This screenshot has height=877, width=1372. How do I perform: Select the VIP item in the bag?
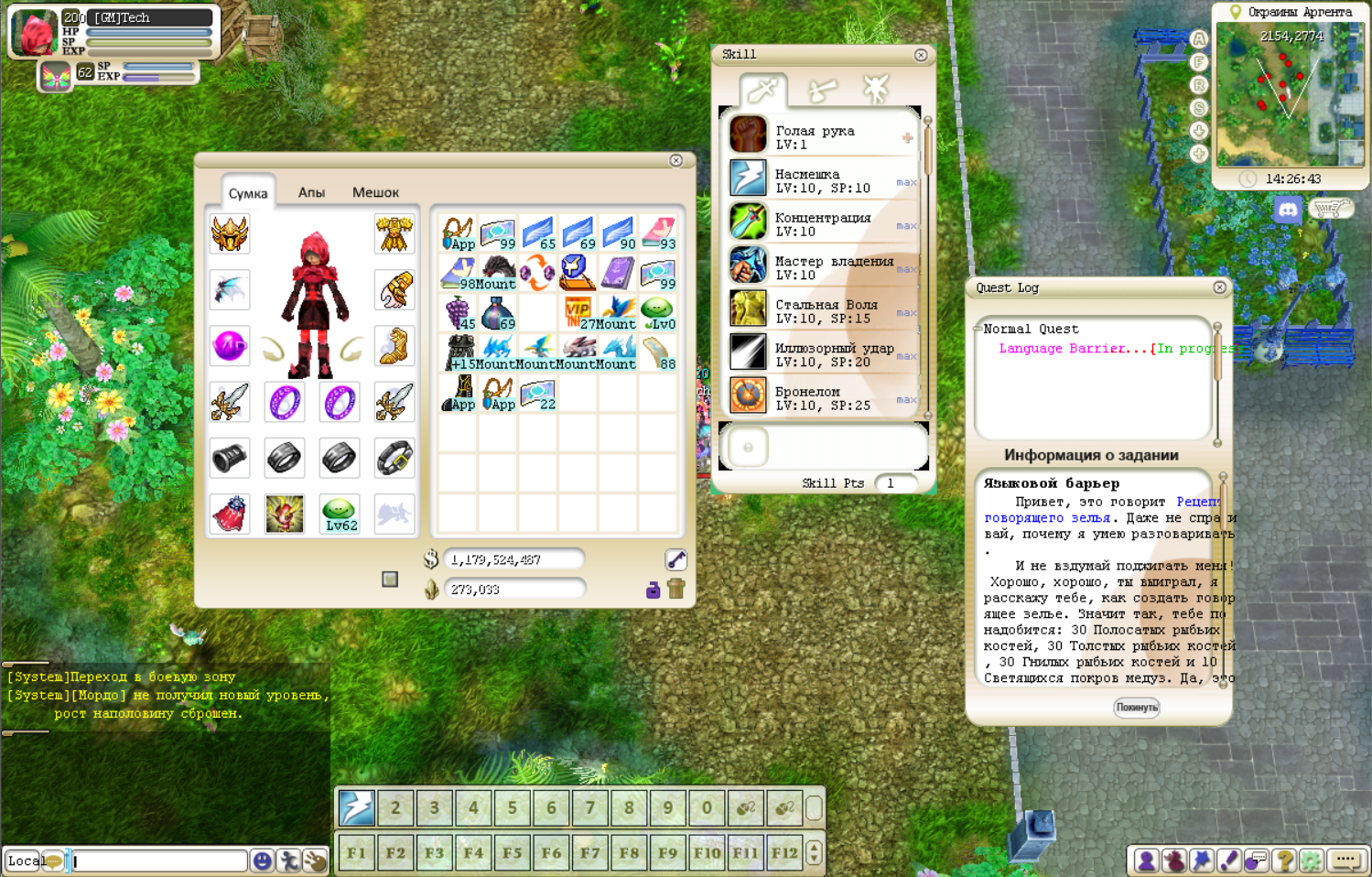pyautogui.click(x=578, y=313)
